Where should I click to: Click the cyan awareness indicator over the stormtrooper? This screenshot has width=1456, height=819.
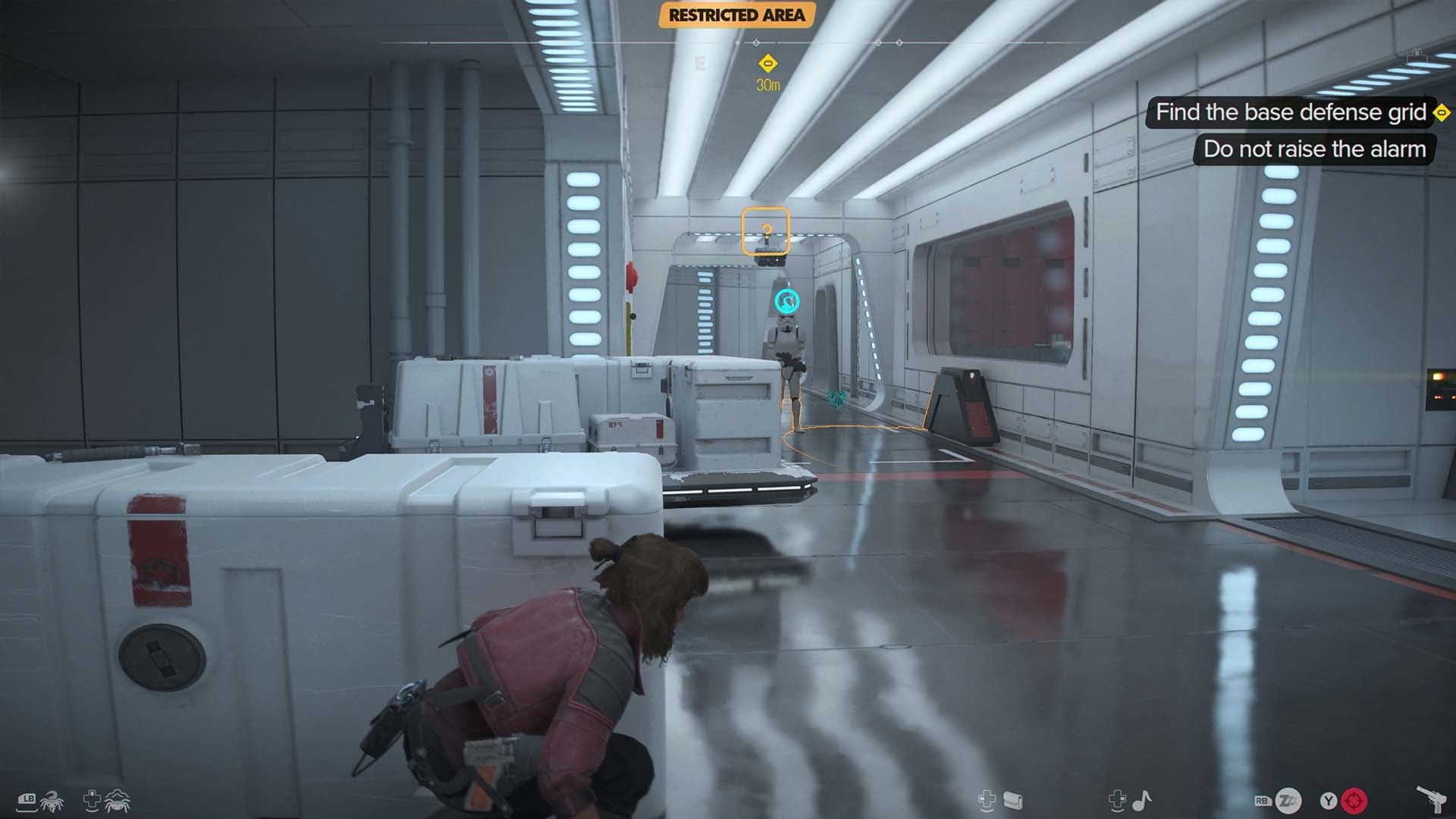tap(786, 300)
